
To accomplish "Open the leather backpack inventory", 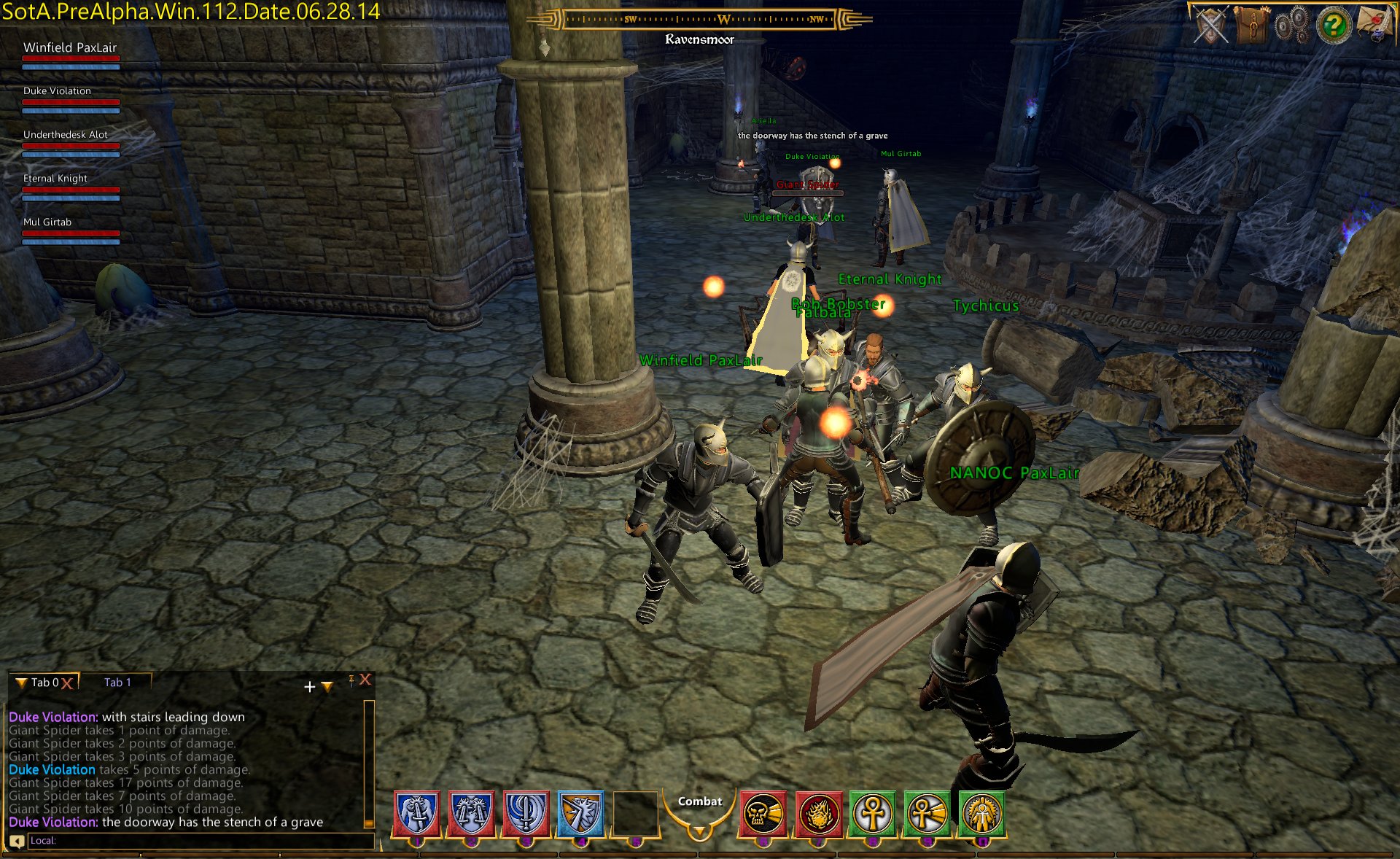I will [x=1253, y=26].
